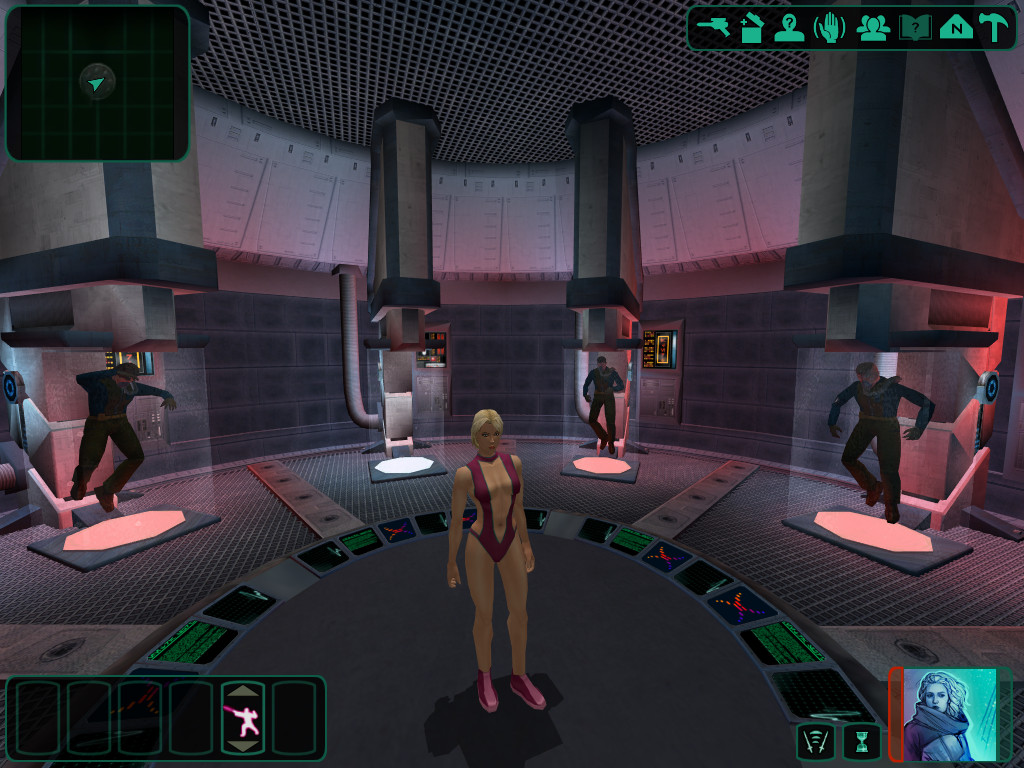Click the minimap in the corner

coord(97,83)
